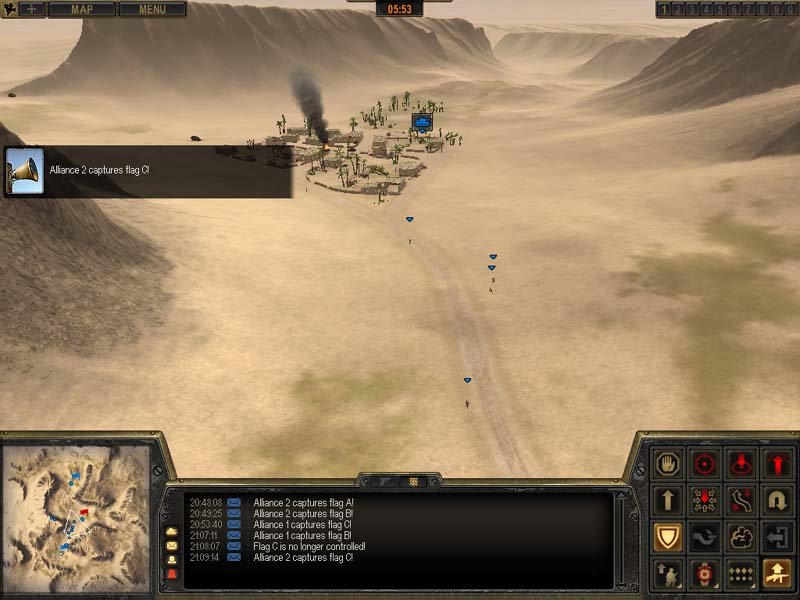This screenshot has width=800, height=600.
Task: Toggle the red alarm filter icon
Action: pyautogui.click(x=171, y=574)
